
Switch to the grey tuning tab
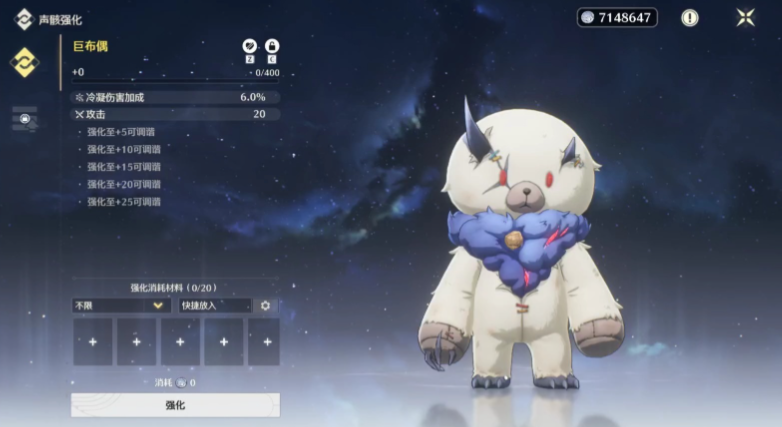pyautogui.click(x=25, y=119)
